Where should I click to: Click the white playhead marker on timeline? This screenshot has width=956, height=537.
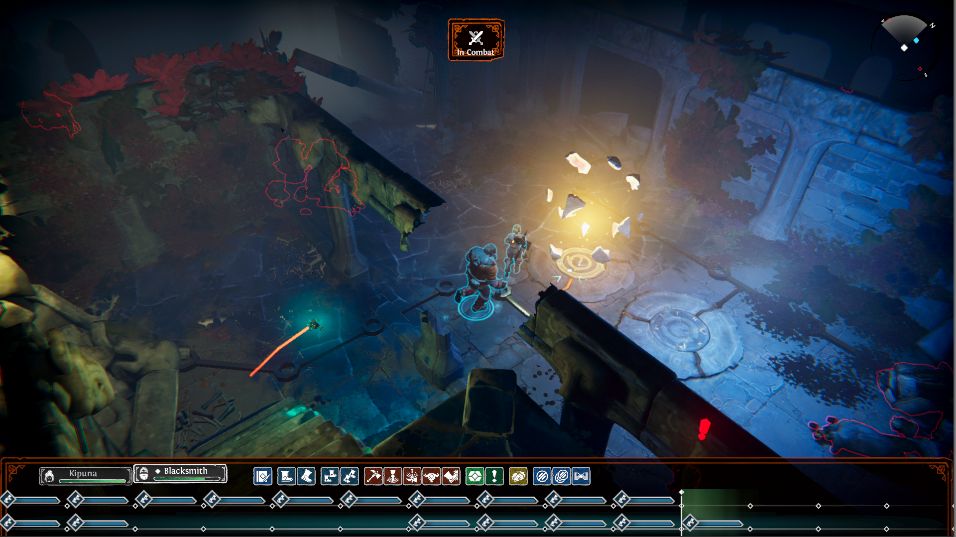[682, 492]
